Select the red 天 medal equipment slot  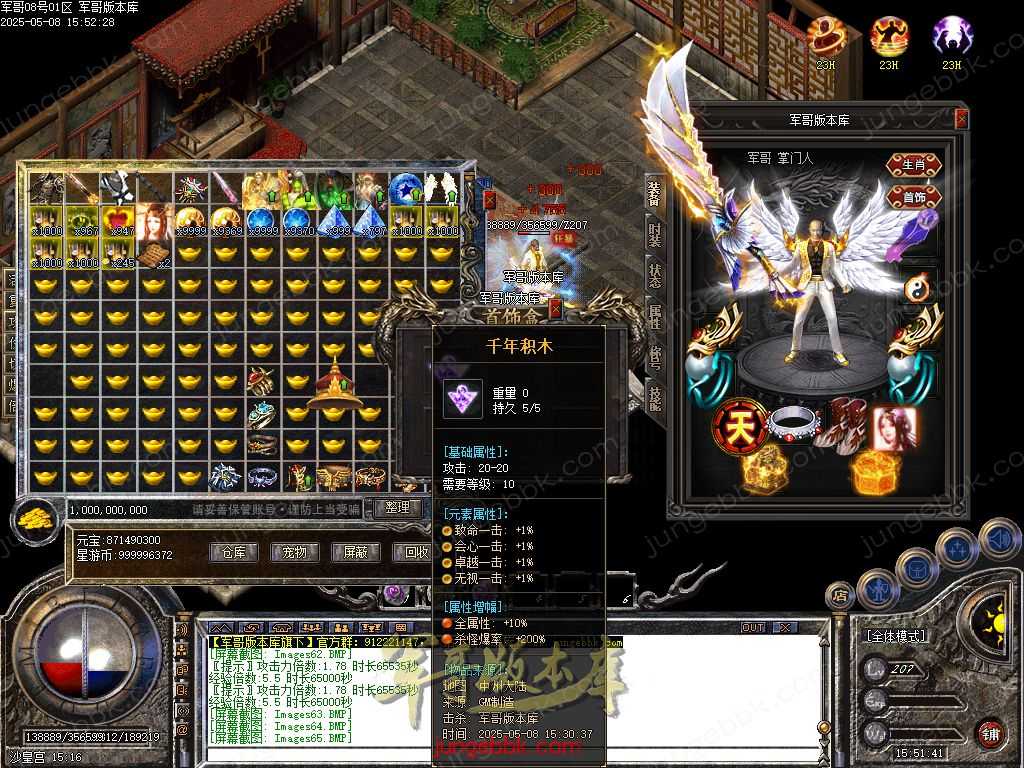point(733,427)
